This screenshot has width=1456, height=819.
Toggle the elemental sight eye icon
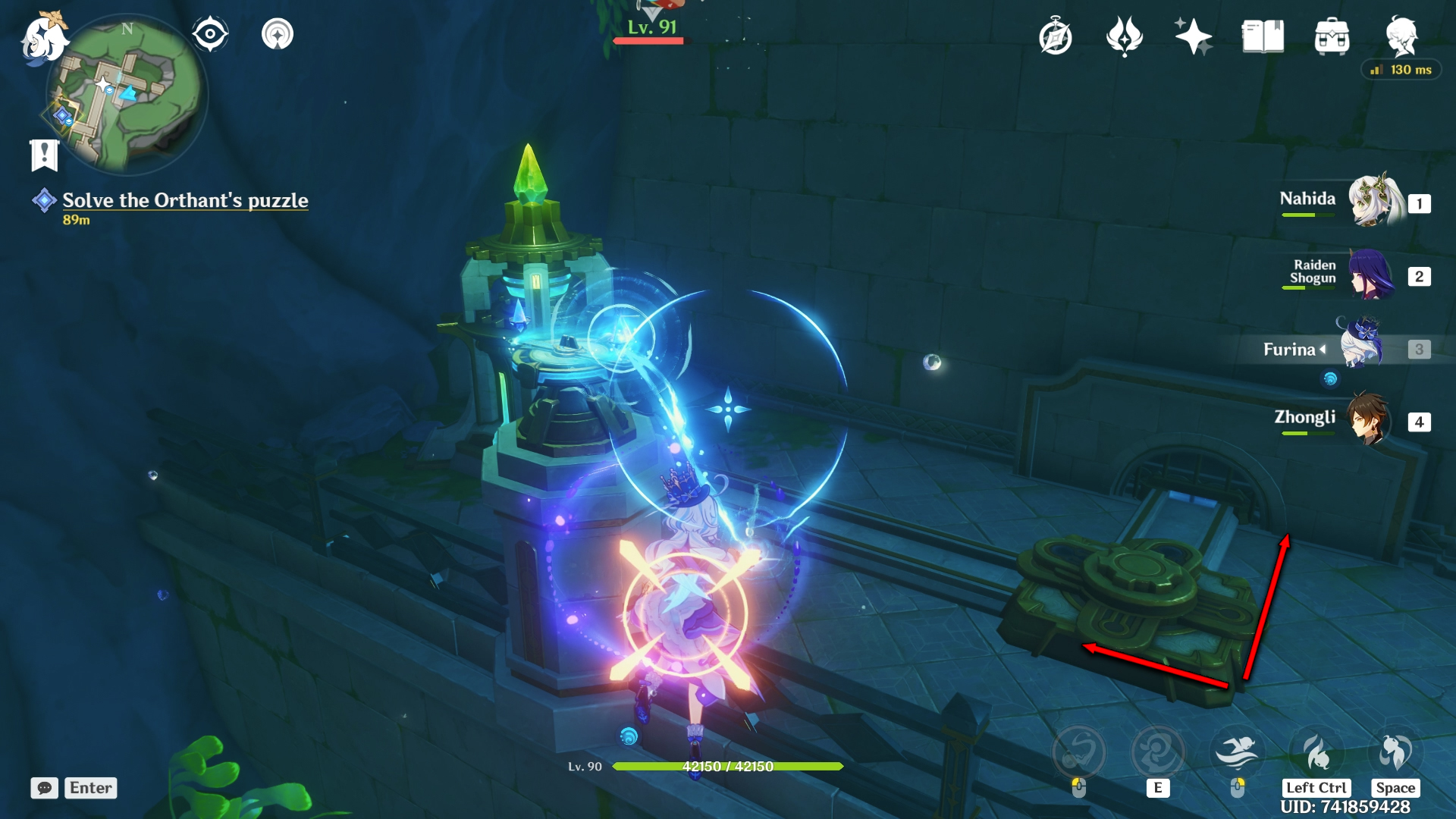tap(210, 34)
